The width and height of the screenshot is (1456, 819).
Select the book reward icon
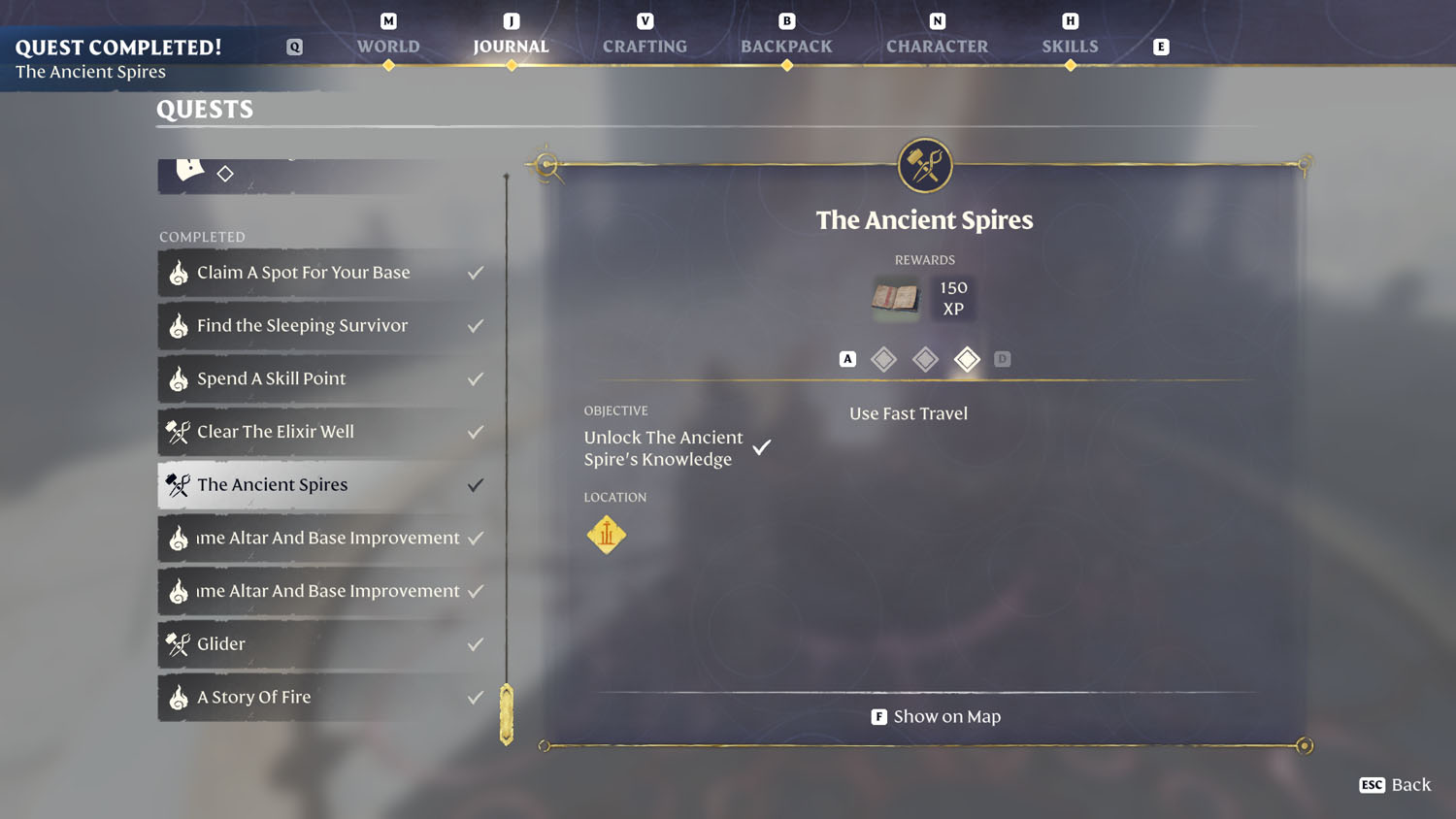point(895,298)
